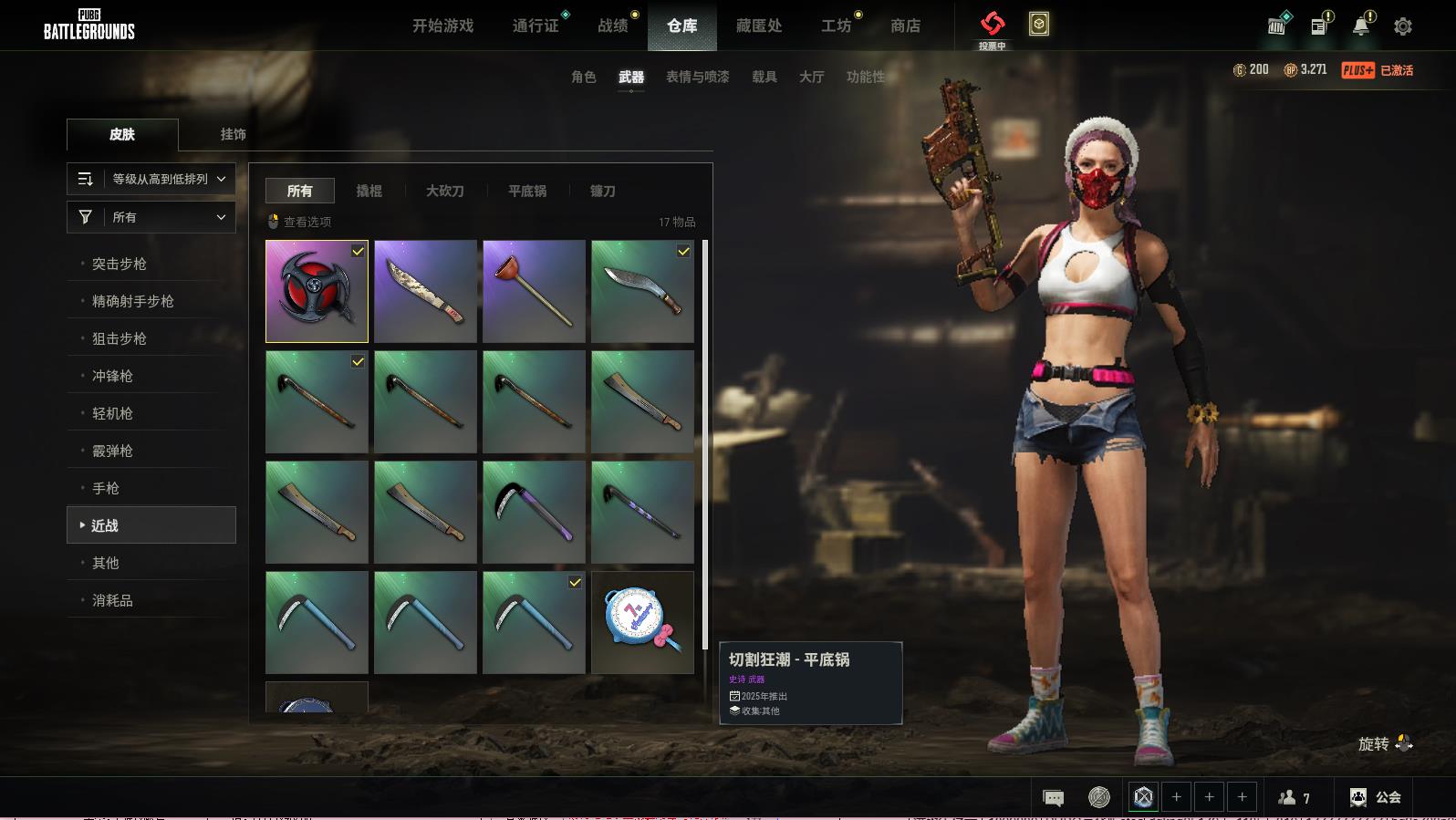Image resolution: width=1456 pixels, height=820 pixels.
Task: Choose the 突击步枪 weapon category
Action: 120,264
